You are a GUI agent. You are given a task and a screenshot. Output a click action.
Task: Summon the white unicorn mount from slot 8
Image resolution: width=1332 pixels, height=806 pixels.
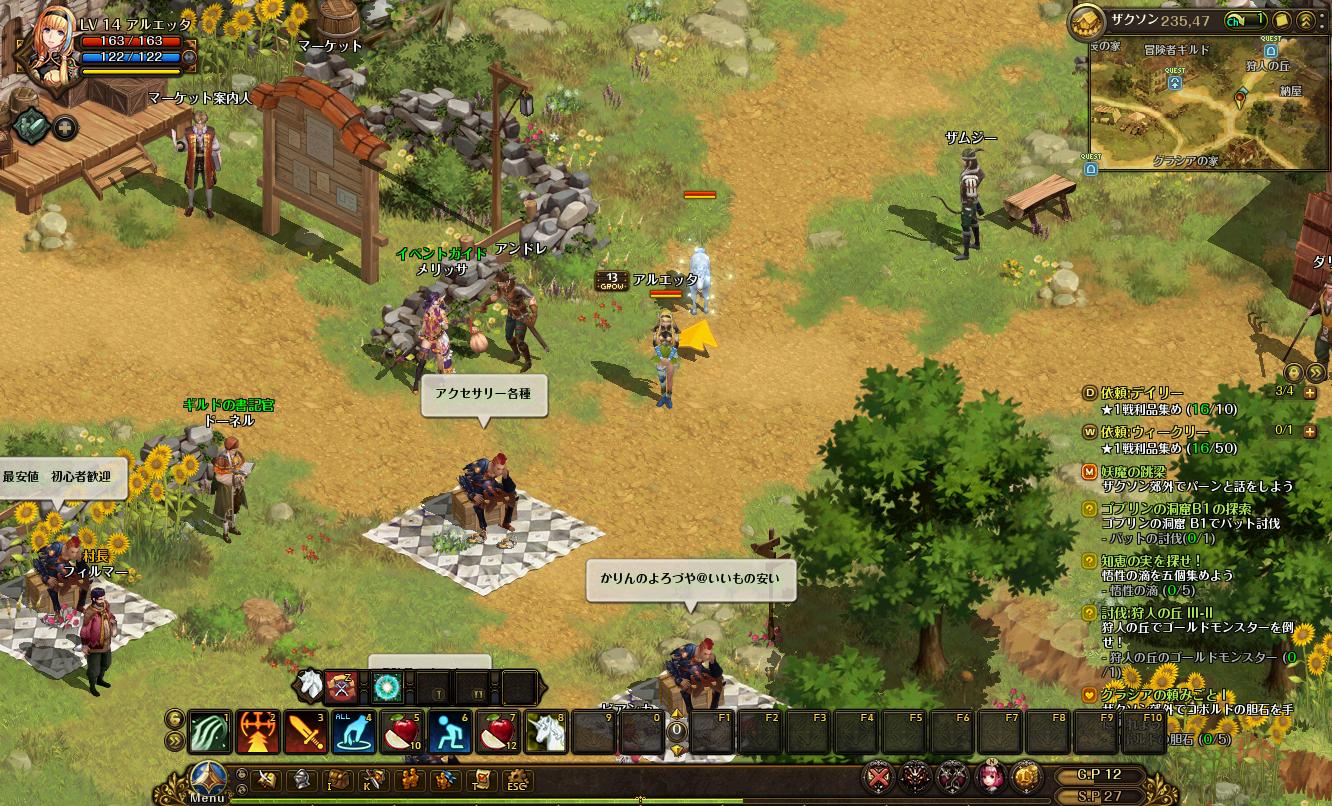point(545,732)
